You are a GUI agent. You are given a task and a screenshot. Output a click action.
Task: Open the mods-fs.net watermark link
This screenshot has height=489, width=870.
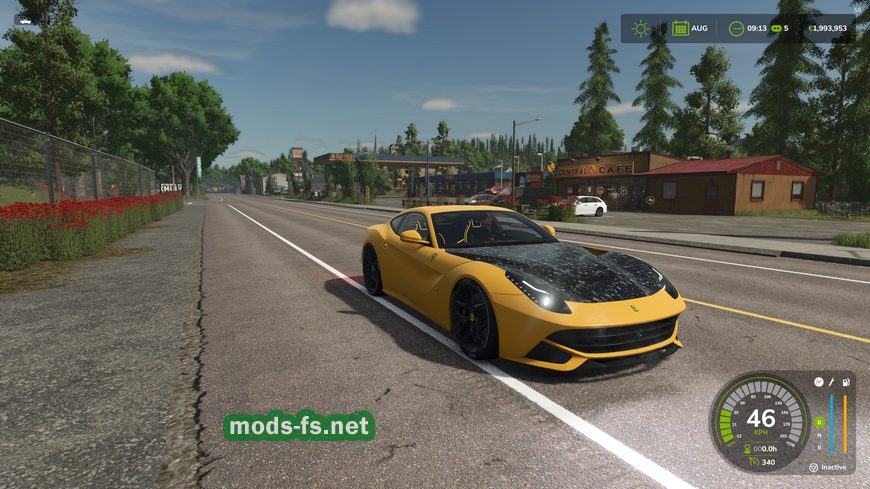pyautogui.click(x=299, y=426)
